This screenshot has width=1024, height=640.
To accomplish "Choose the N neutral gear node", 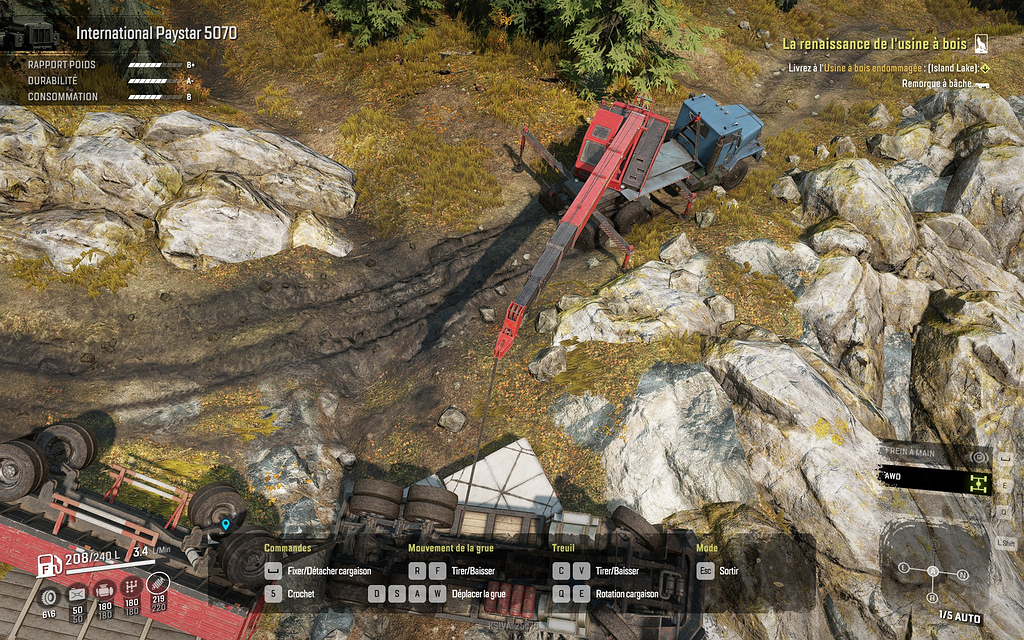I will point(963,575).
